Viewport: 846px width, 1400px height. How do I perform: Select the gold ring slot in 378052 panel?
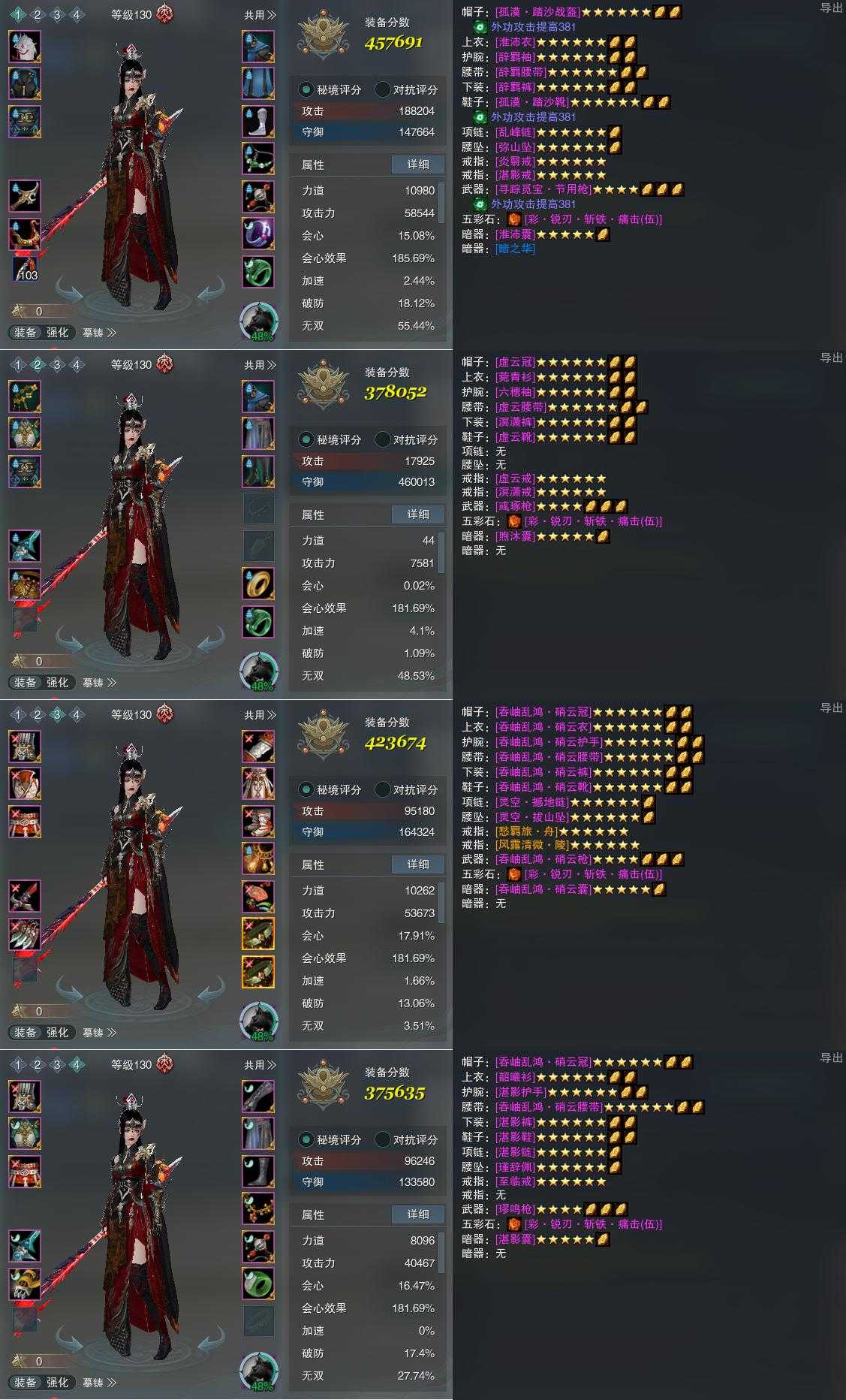(x=258, y=584)
